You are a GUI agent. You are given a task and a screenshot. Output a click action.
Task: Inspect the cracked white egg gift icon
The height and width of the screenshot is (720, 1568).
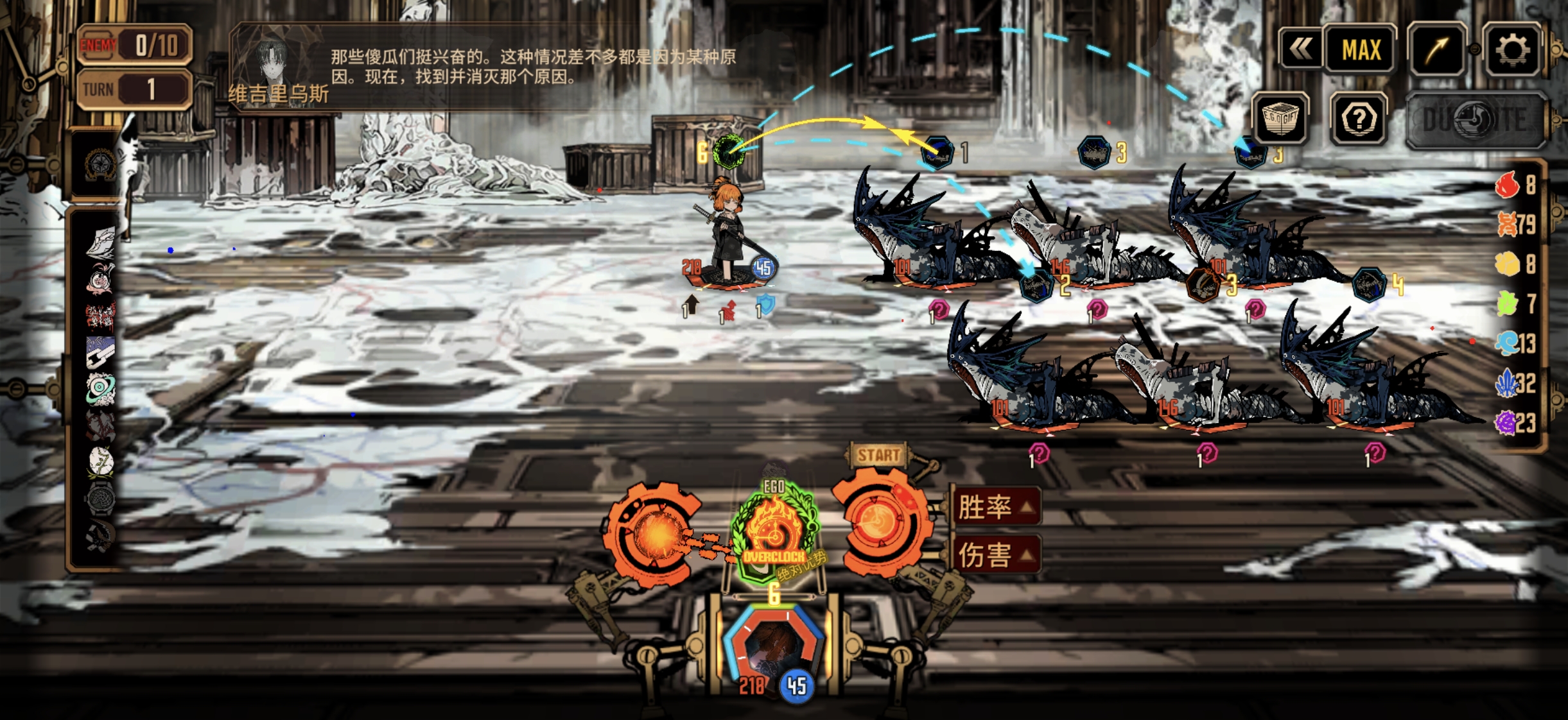pos(101,461)
